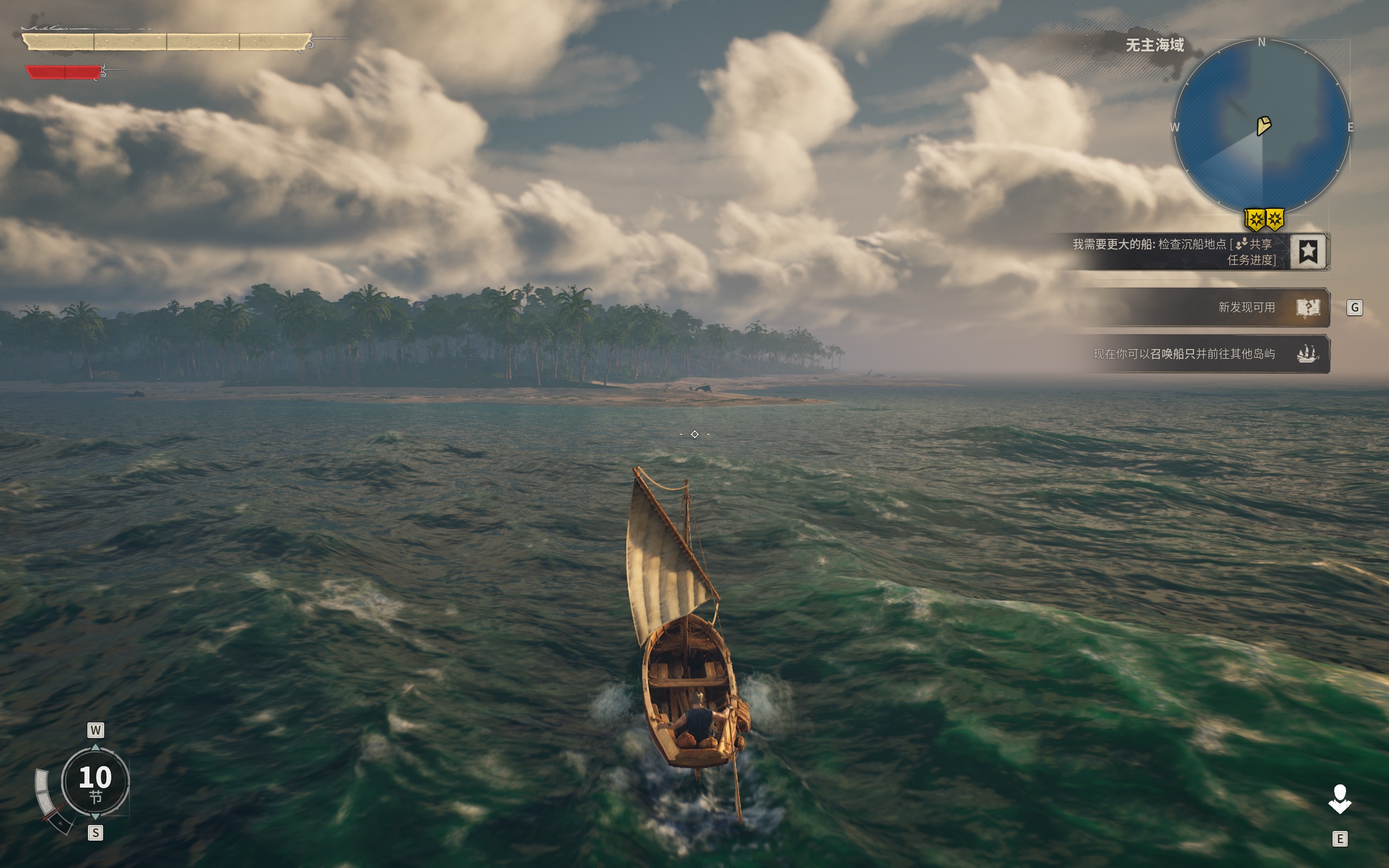Select the summon ship notification

(1183, 353)
